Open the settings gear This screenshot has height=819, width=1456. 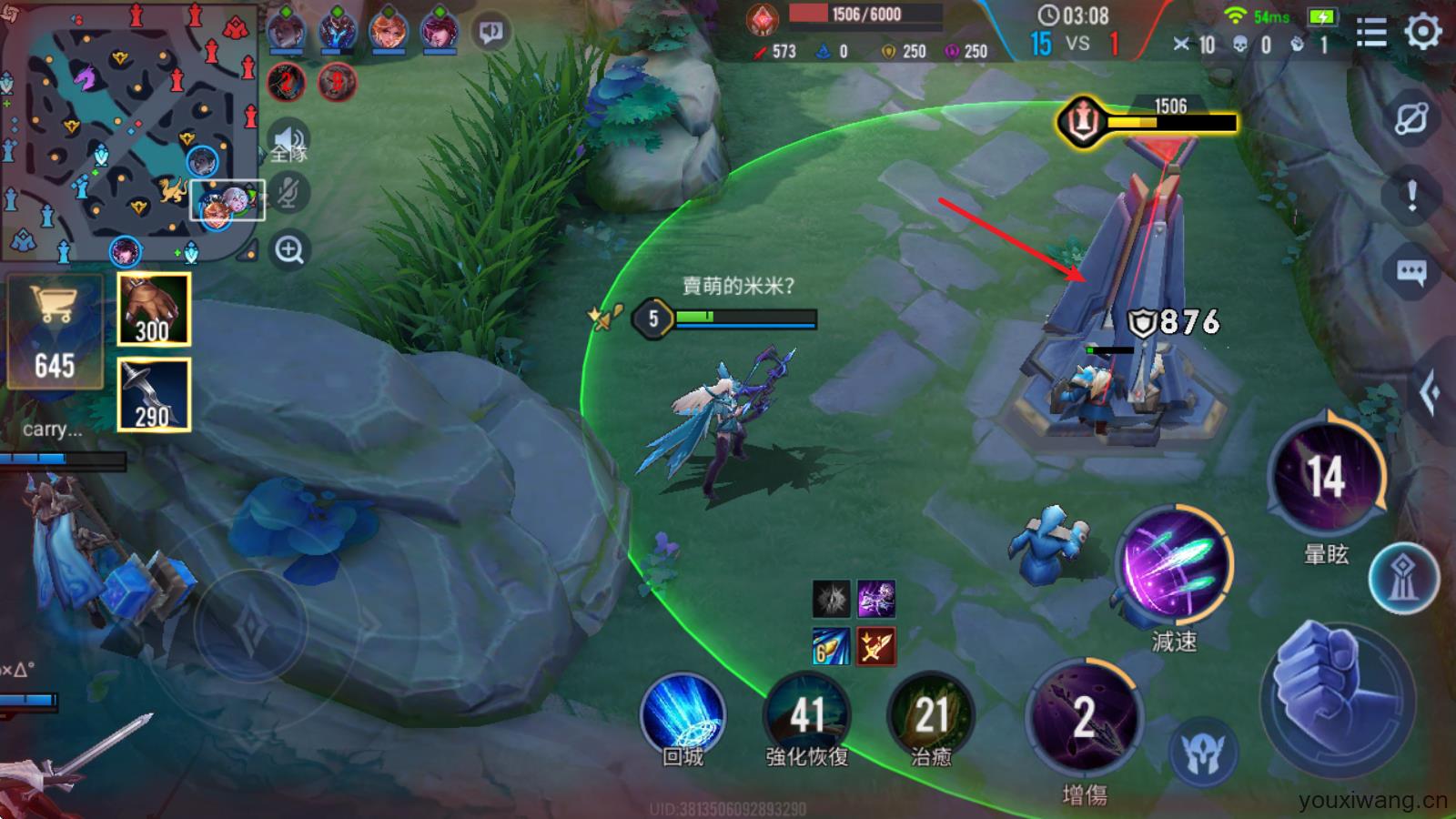coord(1422,33)
